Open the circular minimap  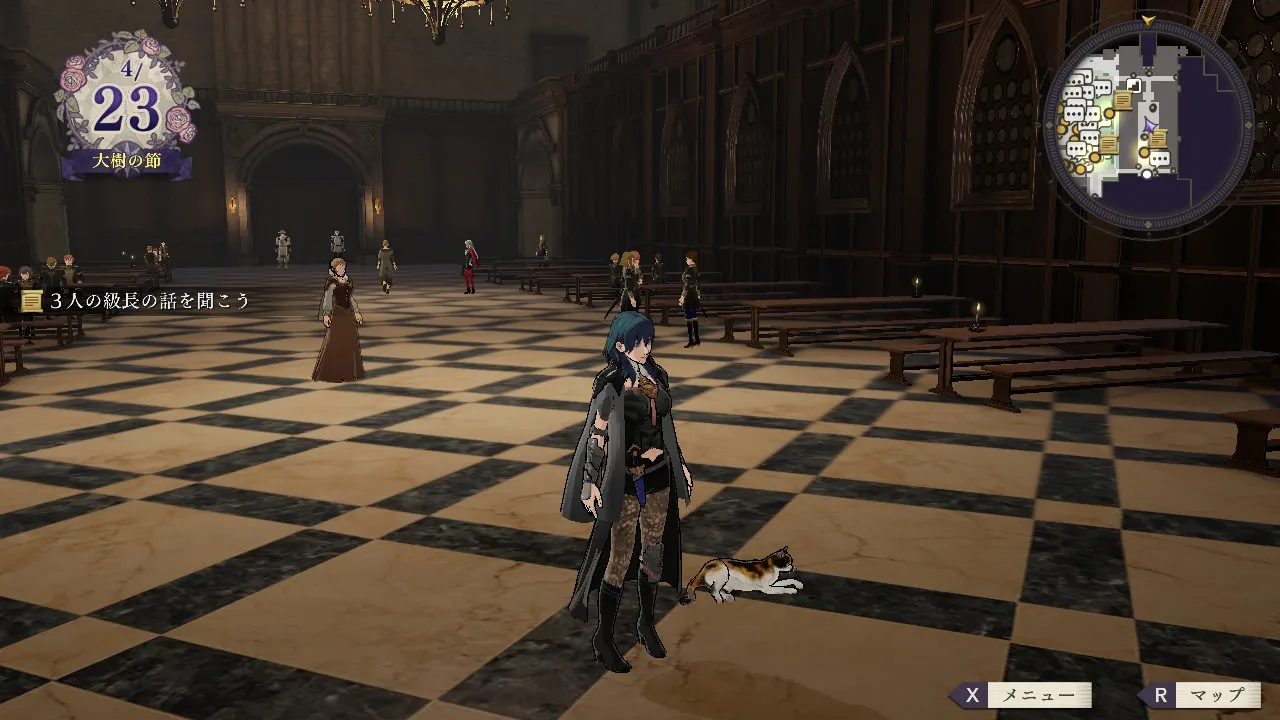(1147, 126)
